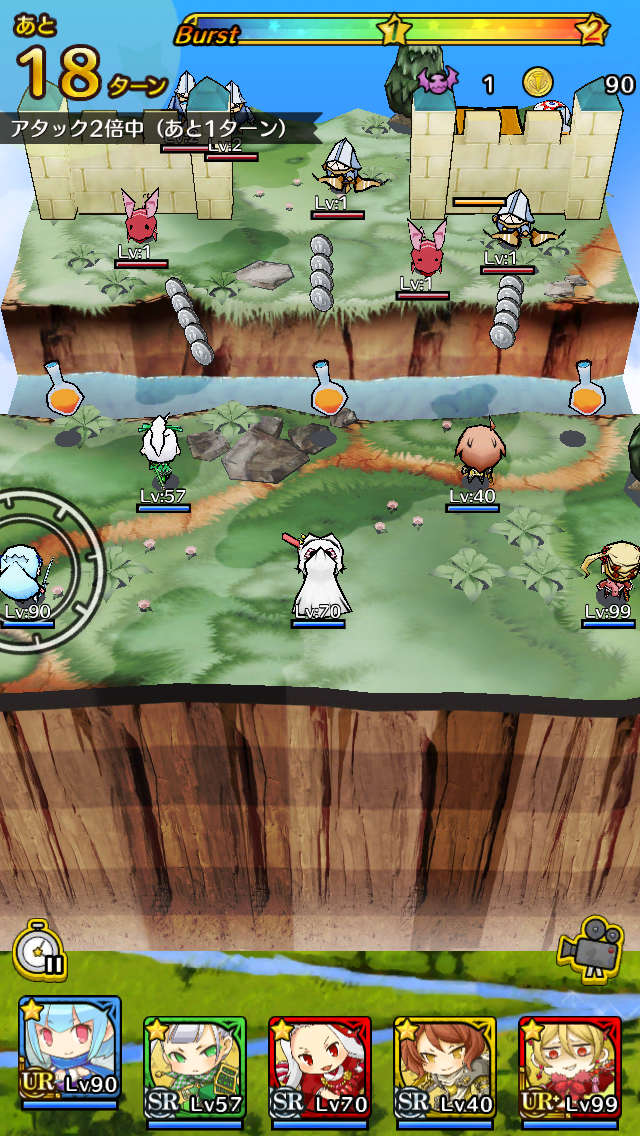Open the pause stopwatch menu
Image resolution: width=640 pixels, height=1136 pixels.
click(x=39, y=950)
